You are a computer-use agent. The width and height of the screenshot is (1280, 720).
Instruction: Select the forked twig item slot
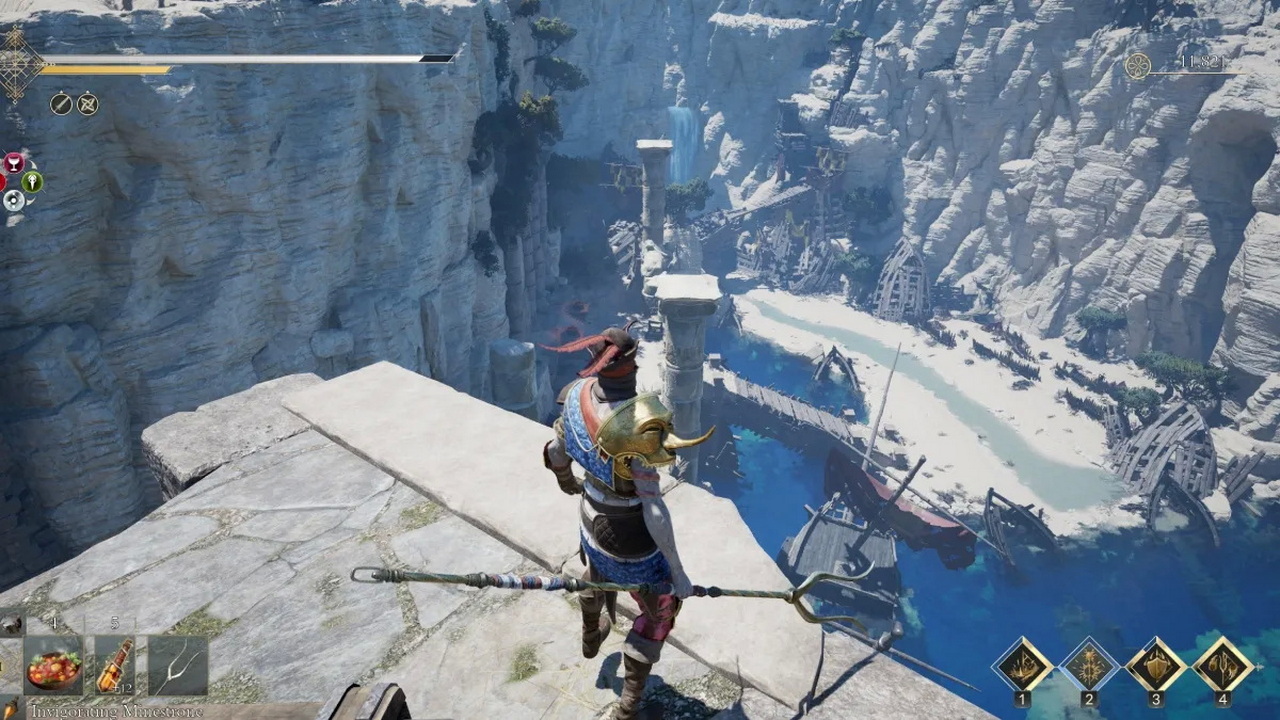[x=178, y=666]
